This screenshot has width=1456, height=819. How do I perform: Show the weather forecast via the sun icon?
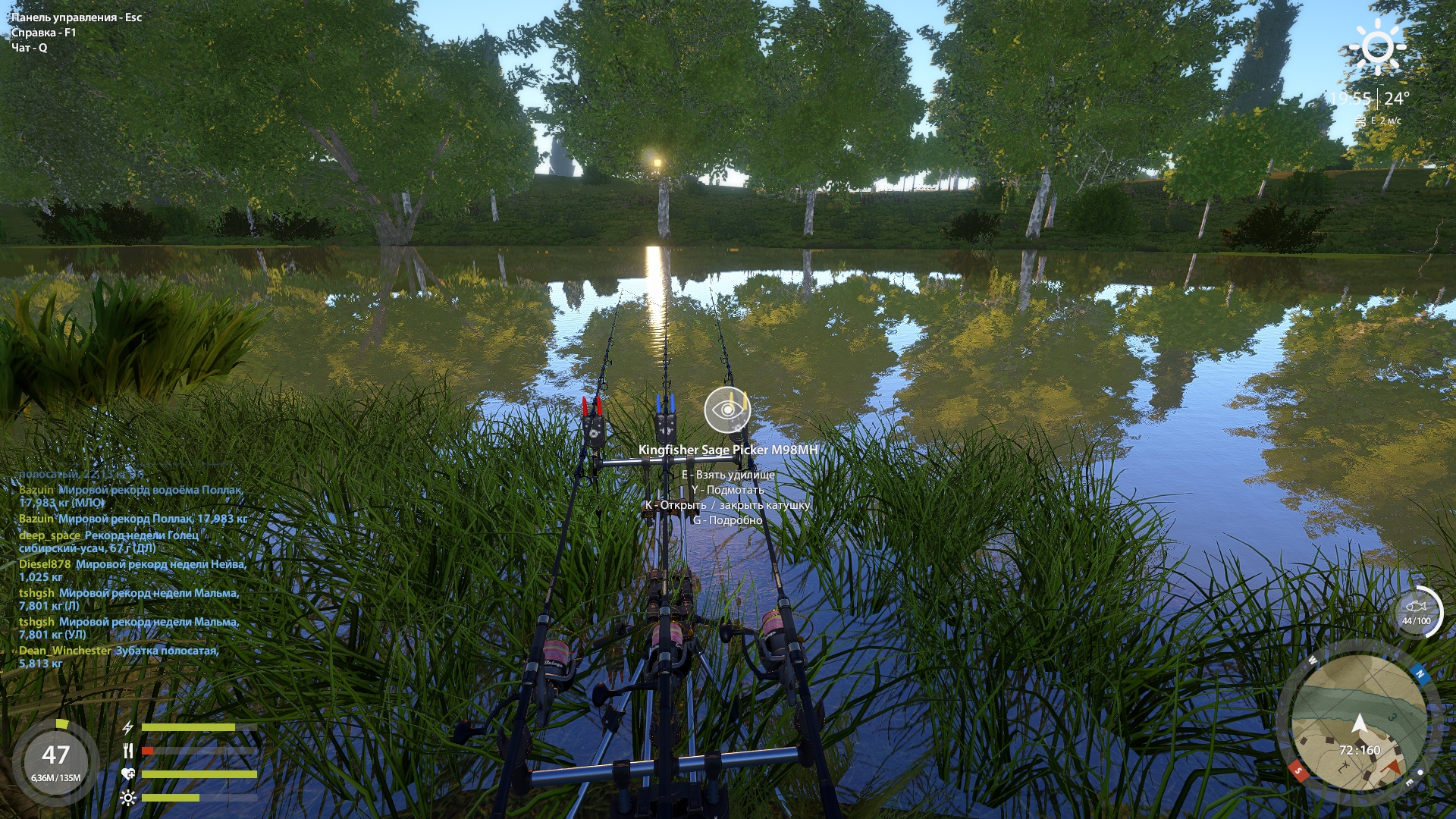click(1377, 47)
